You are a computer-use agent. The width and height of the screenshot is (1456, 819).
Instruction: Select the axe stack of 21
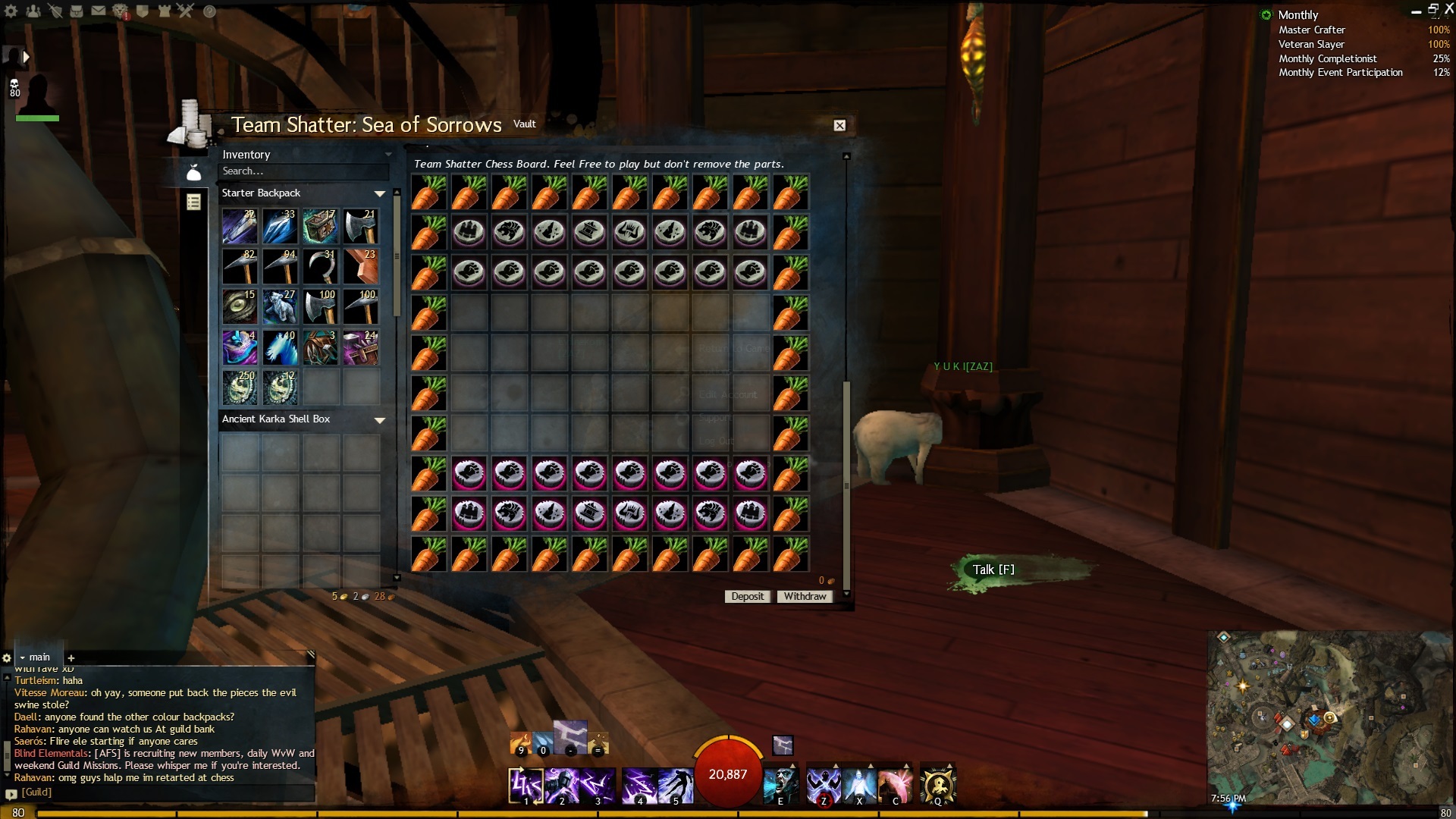click(361, 227)
